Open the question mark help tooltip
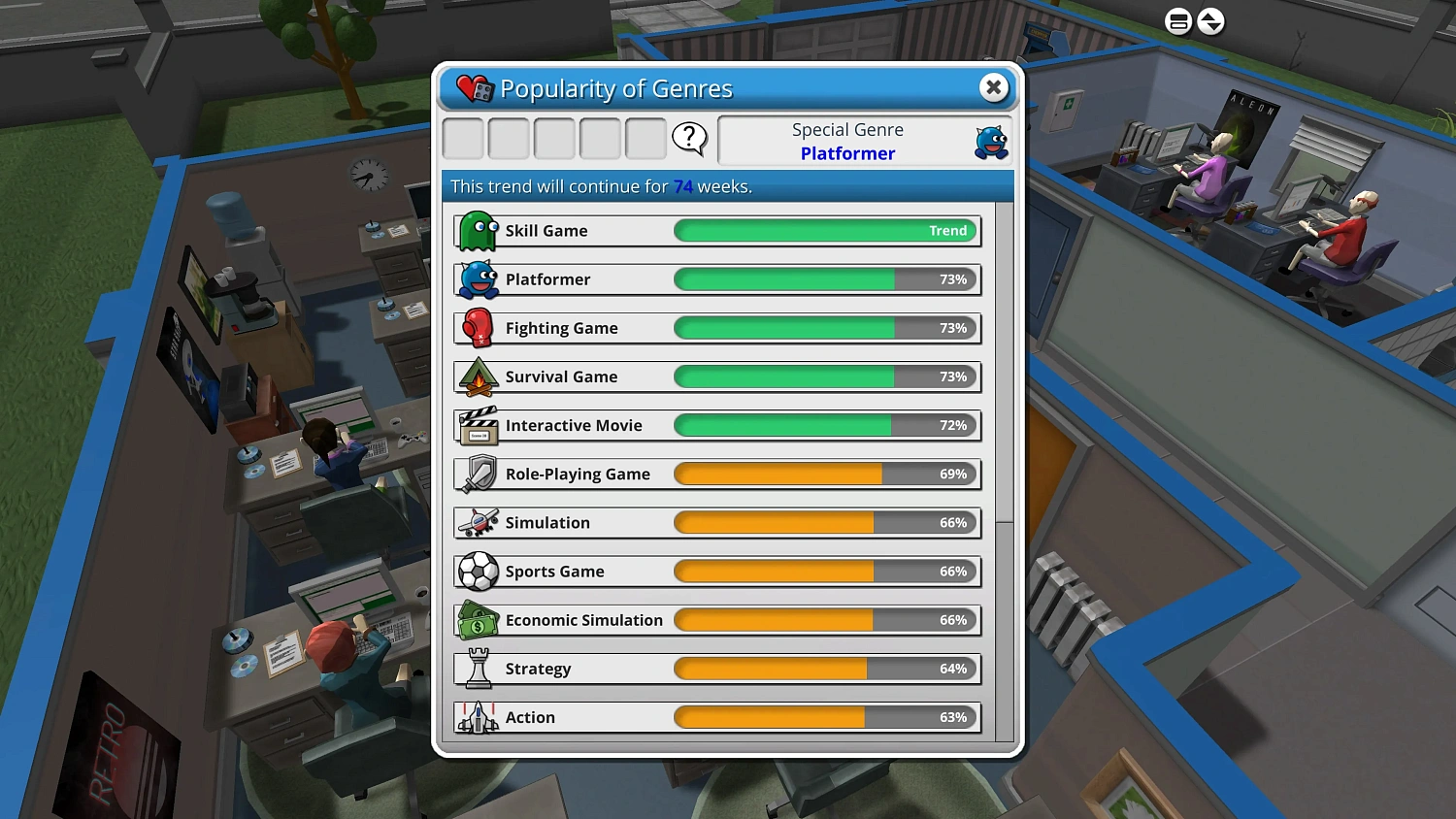The image size is (1456, 819). [690, 139]
